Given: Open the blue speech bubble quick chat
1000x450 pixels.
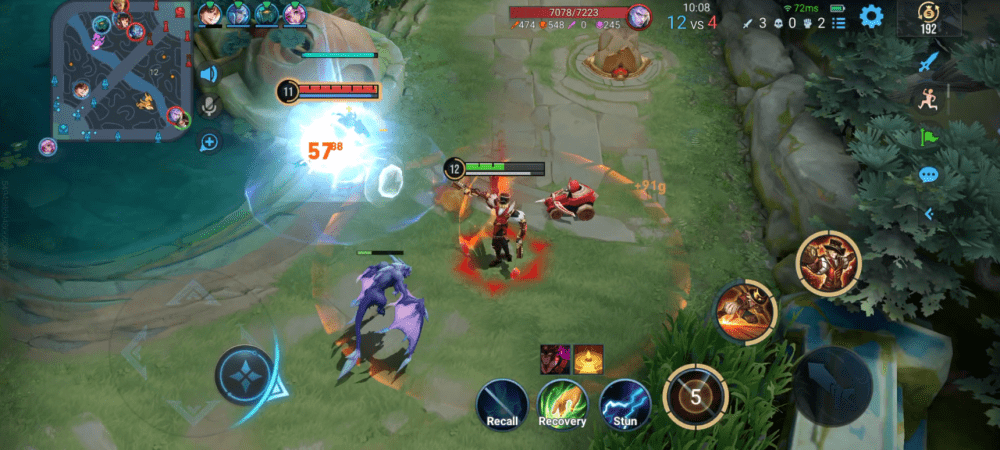Looking at the screenshot, I should (929, 176).
